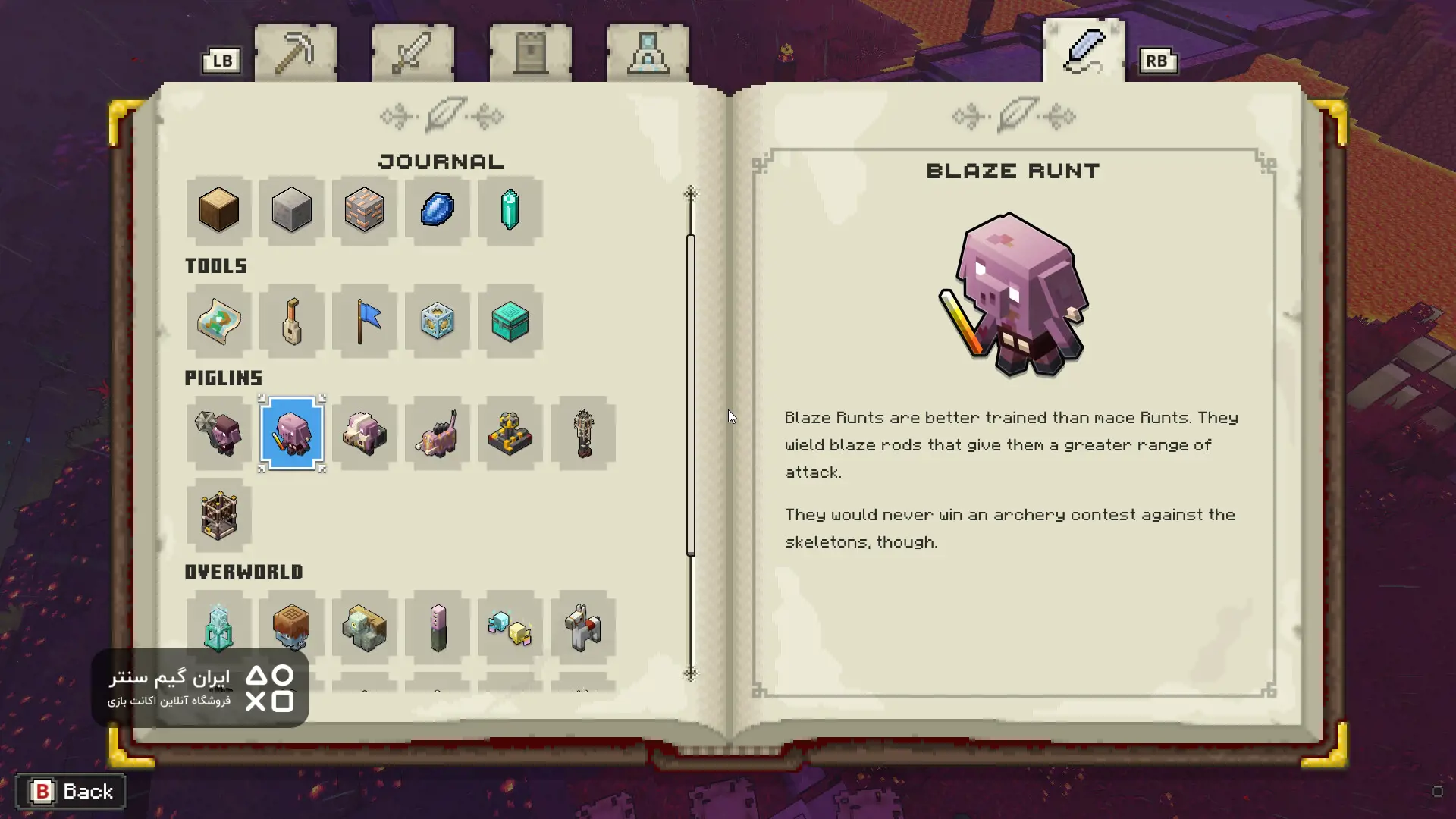Select the lute tool entry

pos(291,322)
